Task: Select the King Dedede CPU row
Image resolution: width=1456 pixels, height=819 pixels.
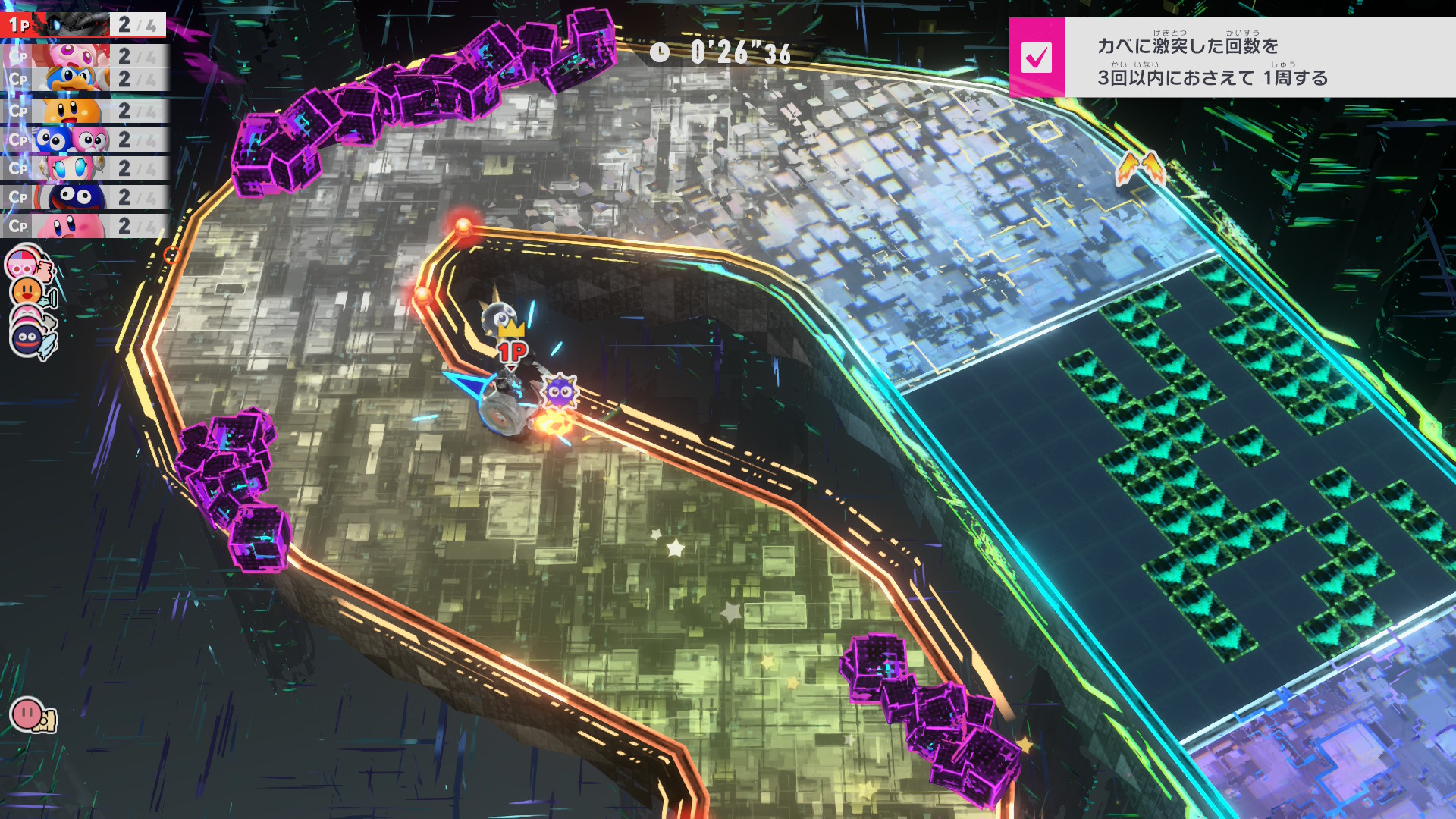Action: click(x=83, y=80)
